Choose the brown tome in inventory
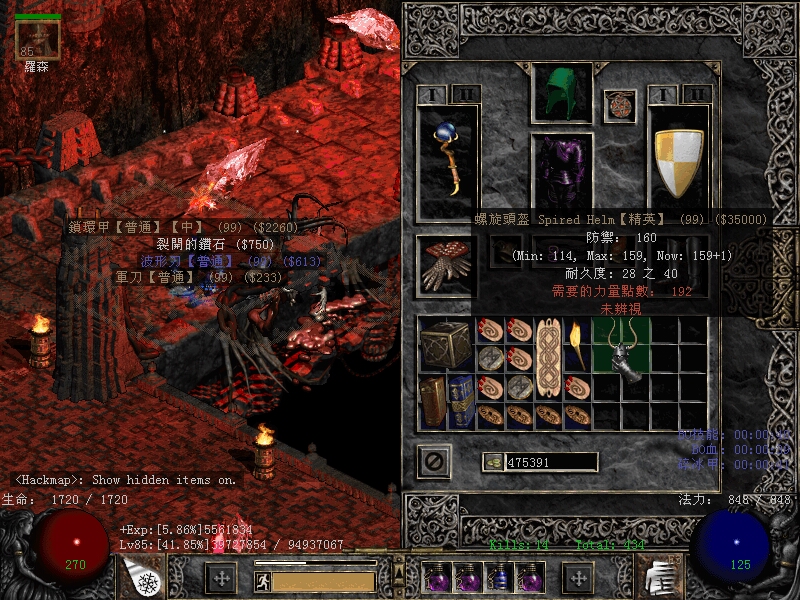The height and width of the screenshot is (600, 800). (432, 401)
